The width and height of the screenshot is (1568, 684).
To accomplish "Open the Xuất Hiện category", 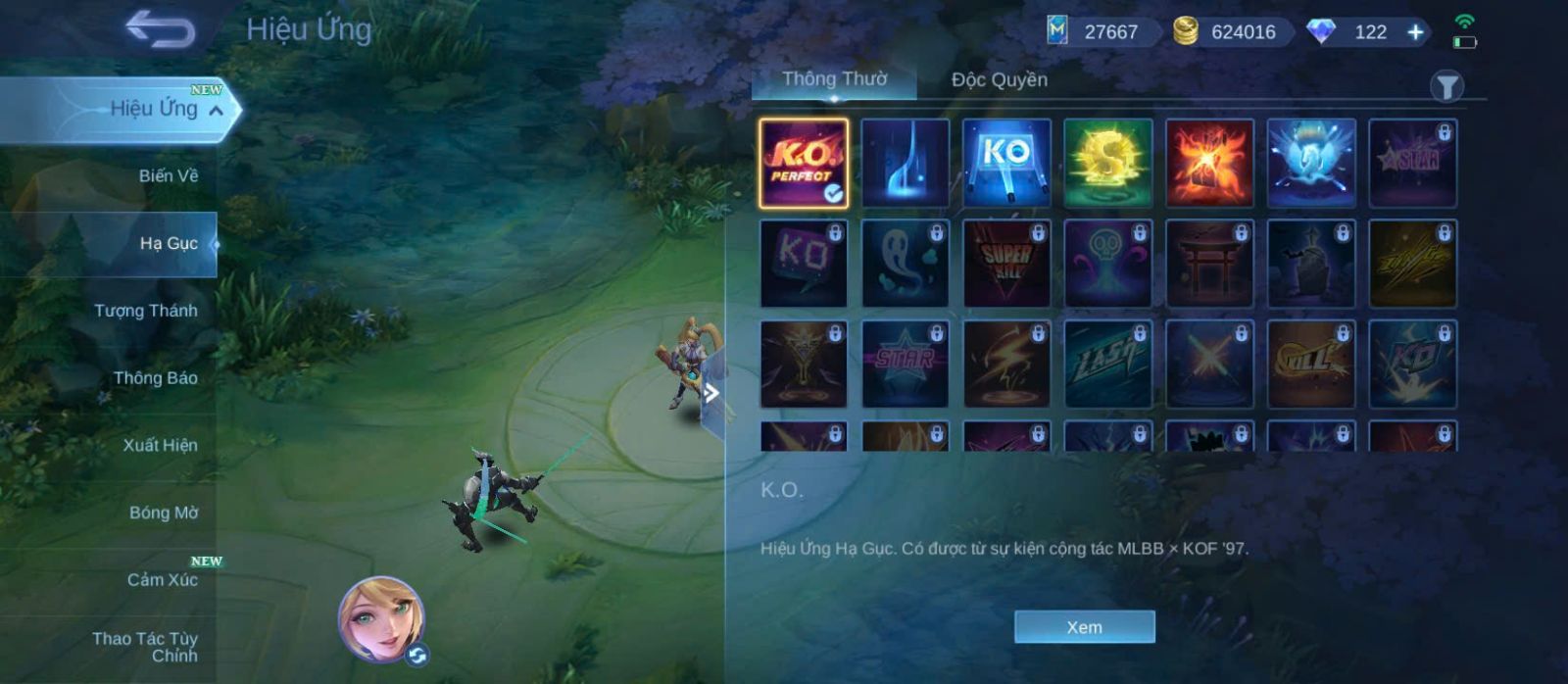I will tap(160, 446).
